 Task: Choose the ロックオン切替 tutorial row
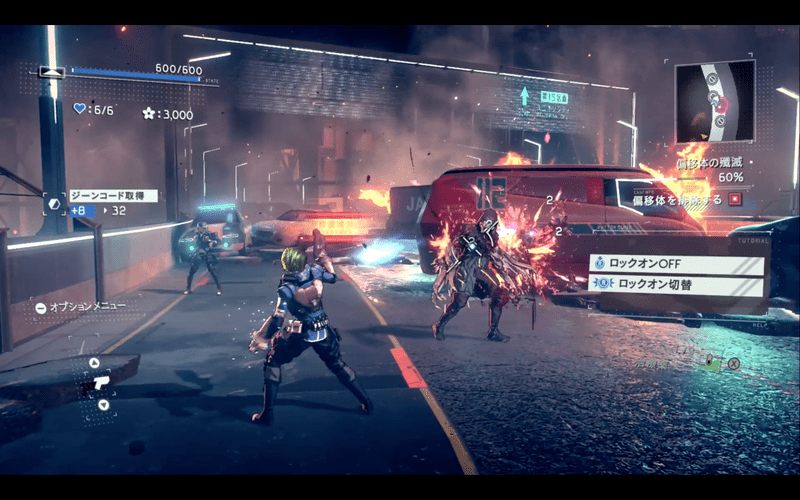[677, 283]
